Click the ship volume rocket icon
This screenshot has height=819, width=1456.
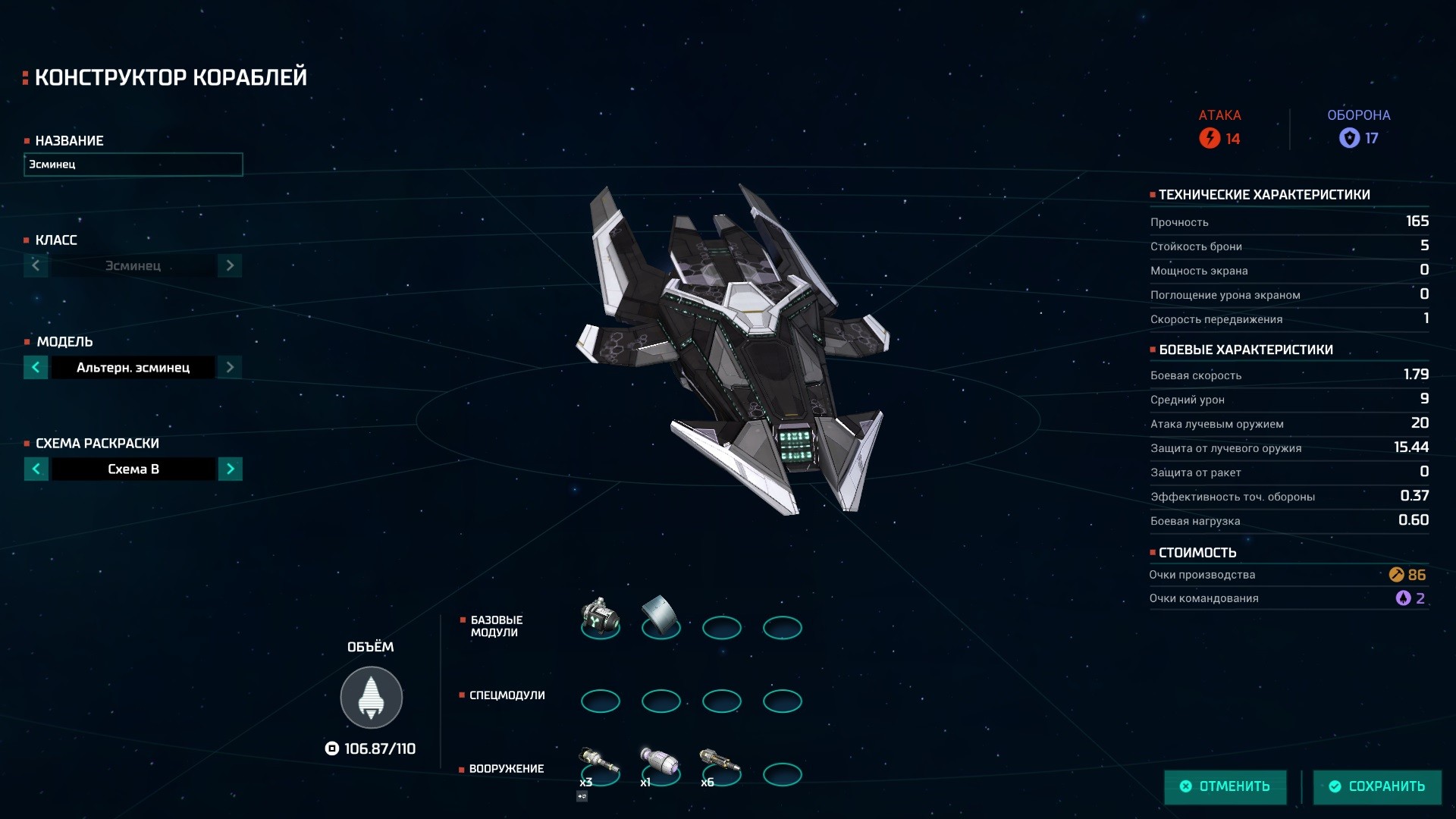(371, 698)
